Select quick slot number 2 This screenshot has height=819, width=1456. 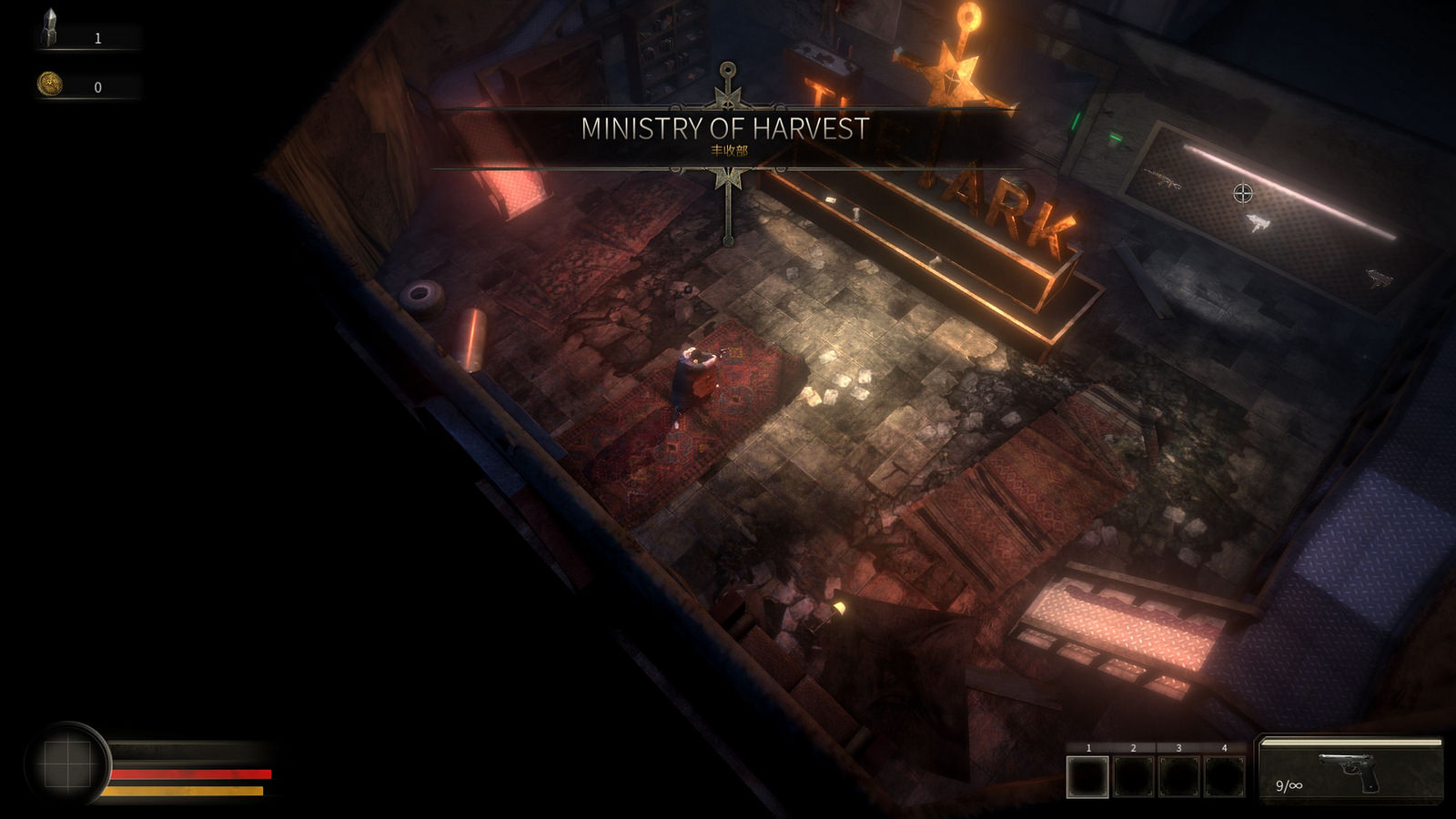(x=1133, y=777)
